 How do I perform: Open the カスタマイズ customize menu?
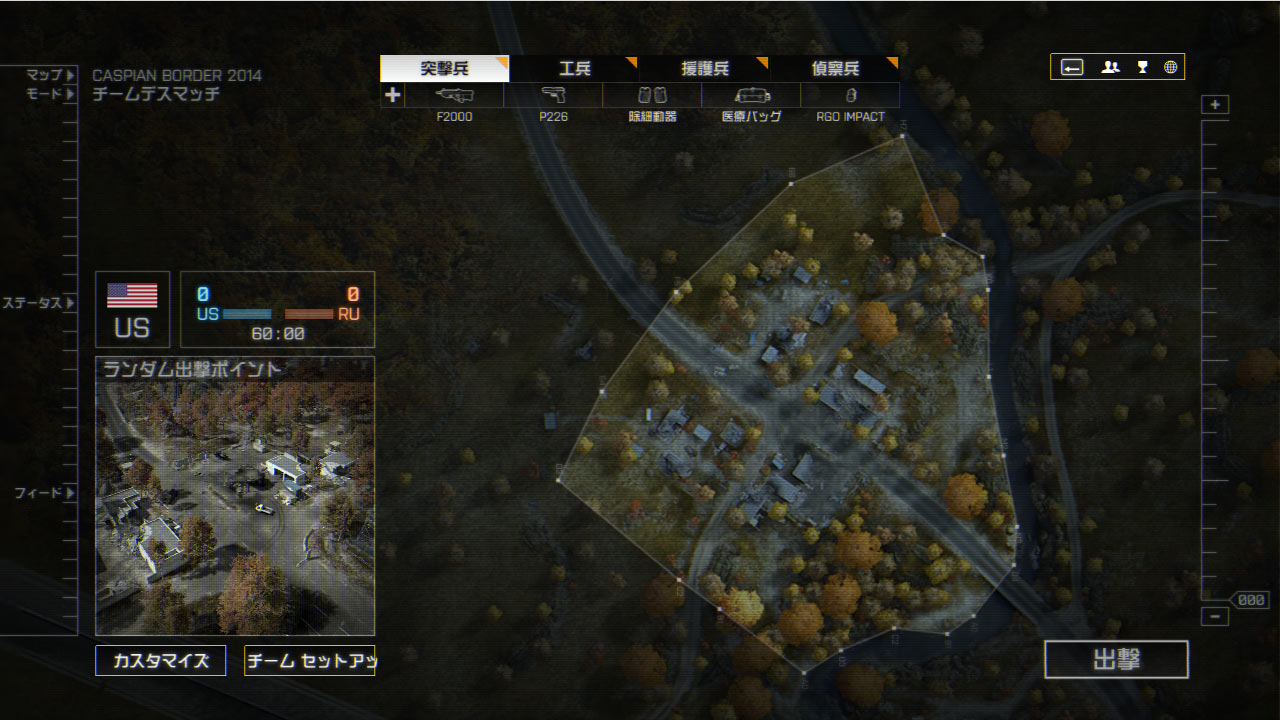[x=161, y=661]
